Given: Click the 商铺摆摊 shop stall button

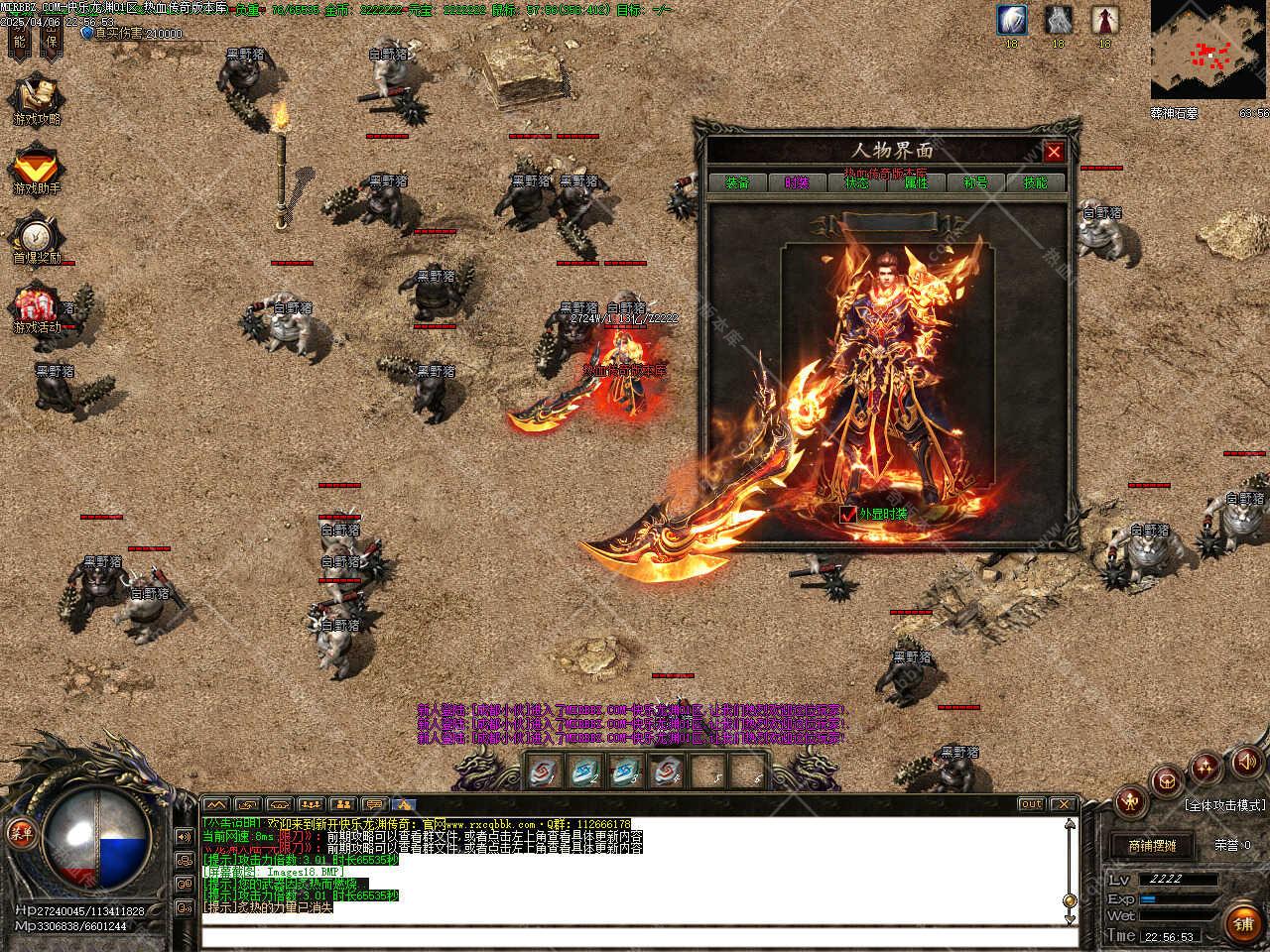Looking at the screenshot, I should pos(1152,846).
